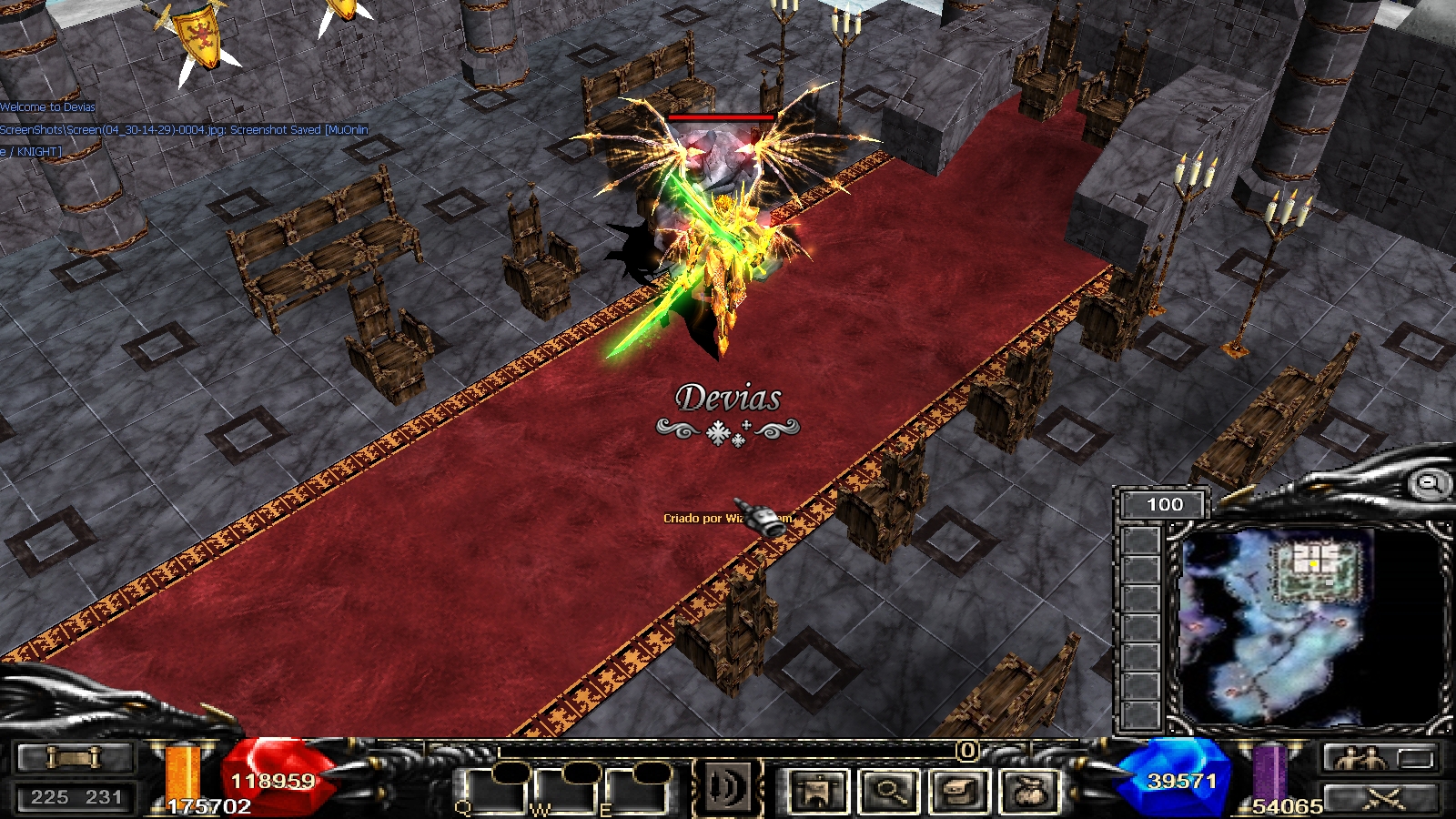Select the Q hotkey slot
The height and width of the screenshot is (819, 1456).
493,790
